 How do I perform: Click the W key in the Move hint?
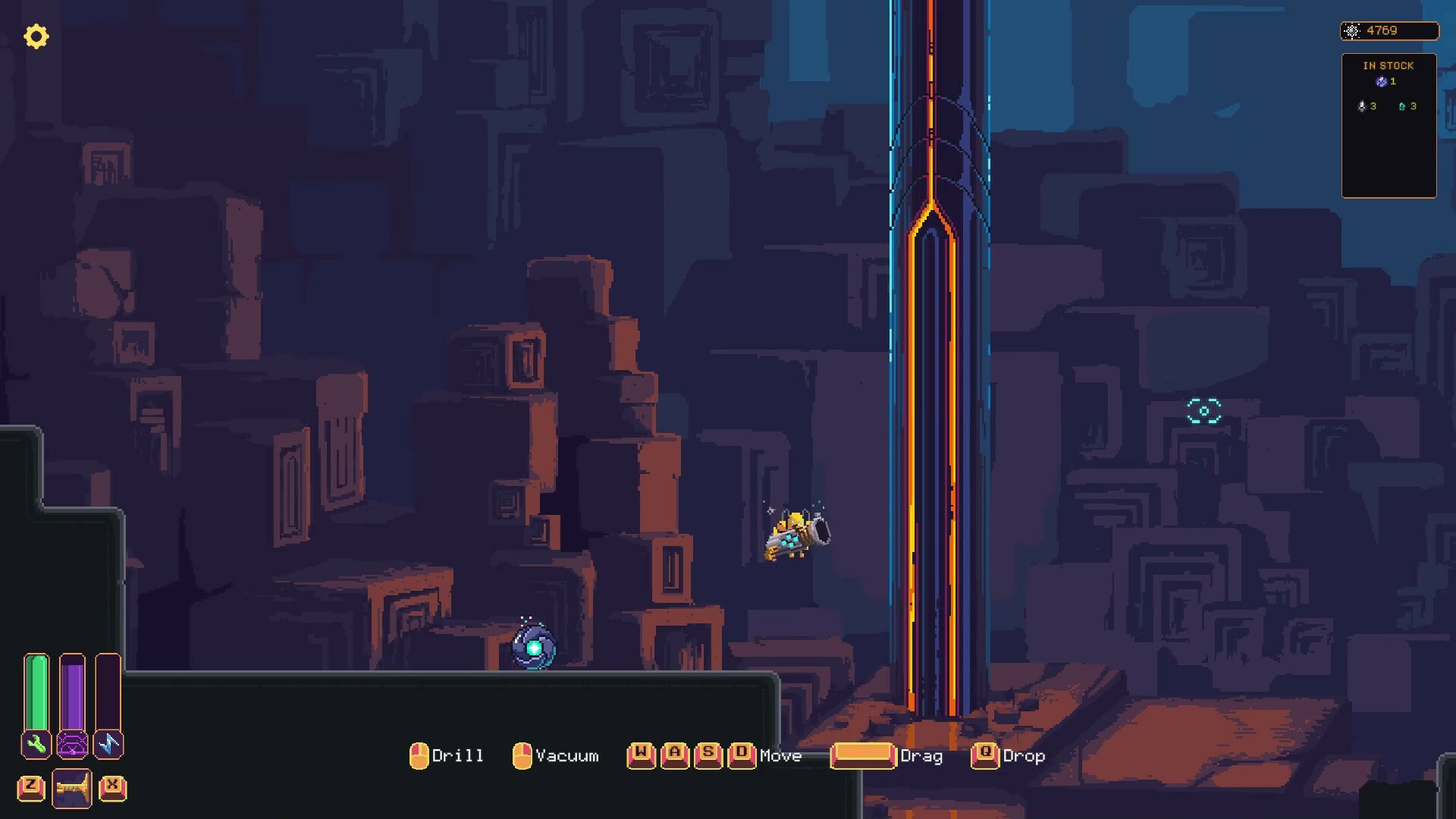641,755
